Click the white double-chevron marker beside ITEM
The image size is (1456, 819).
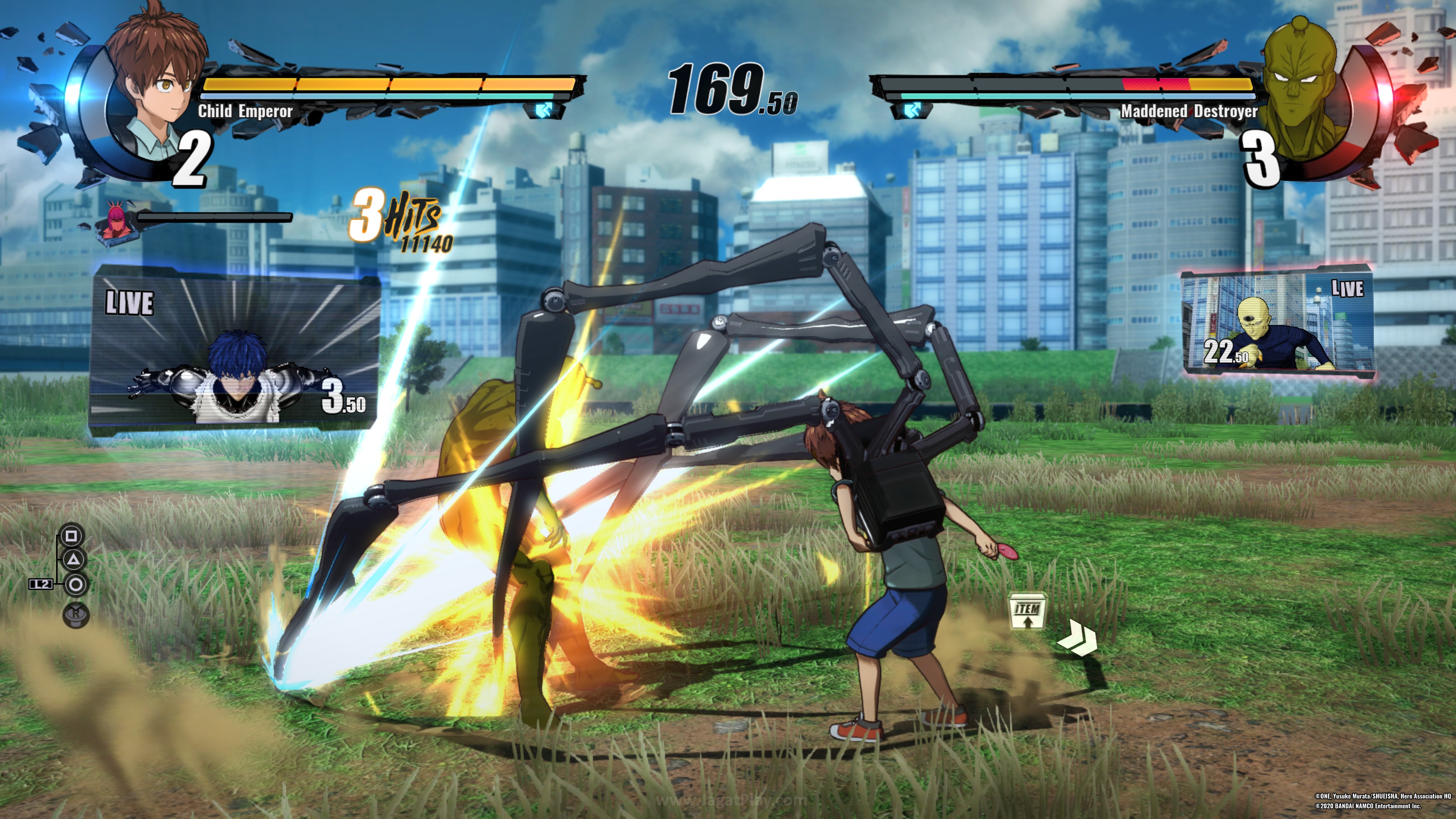1077,639
